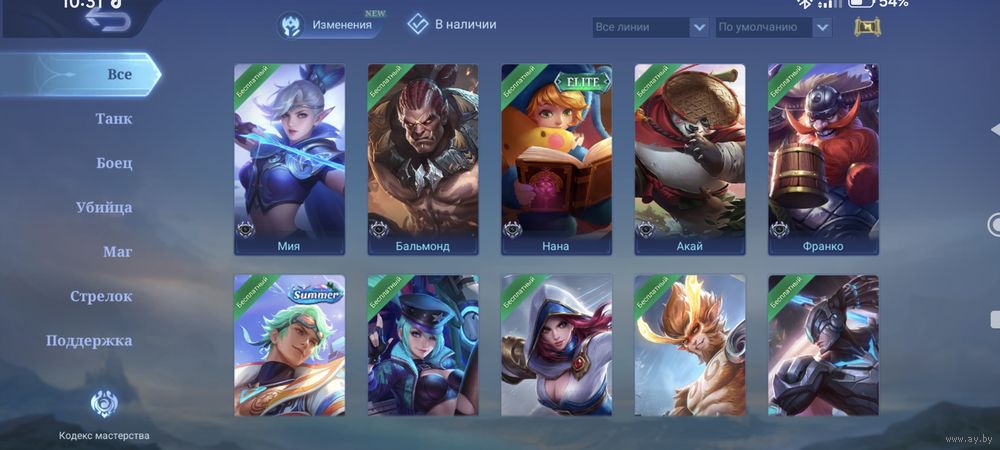Image resolution: width=1000 pixels, height=450 pixels.
Task: Open the По умолчанию sort dropdown
Action: [774, 27]
